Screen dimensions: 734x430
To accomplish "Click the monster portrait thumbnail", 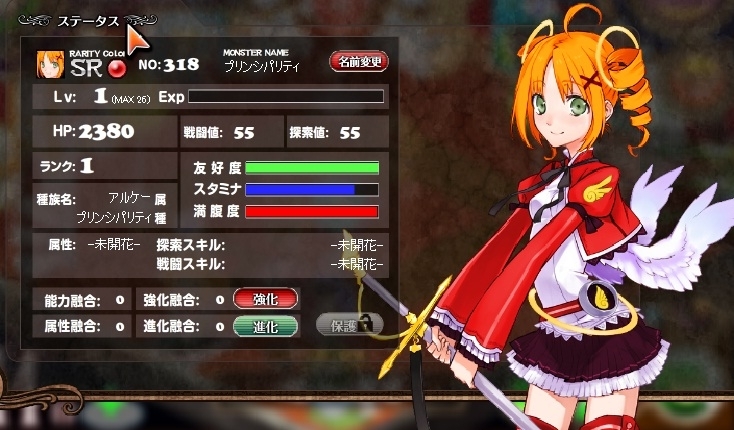I will pyautogui.click(x=50, y=64).
